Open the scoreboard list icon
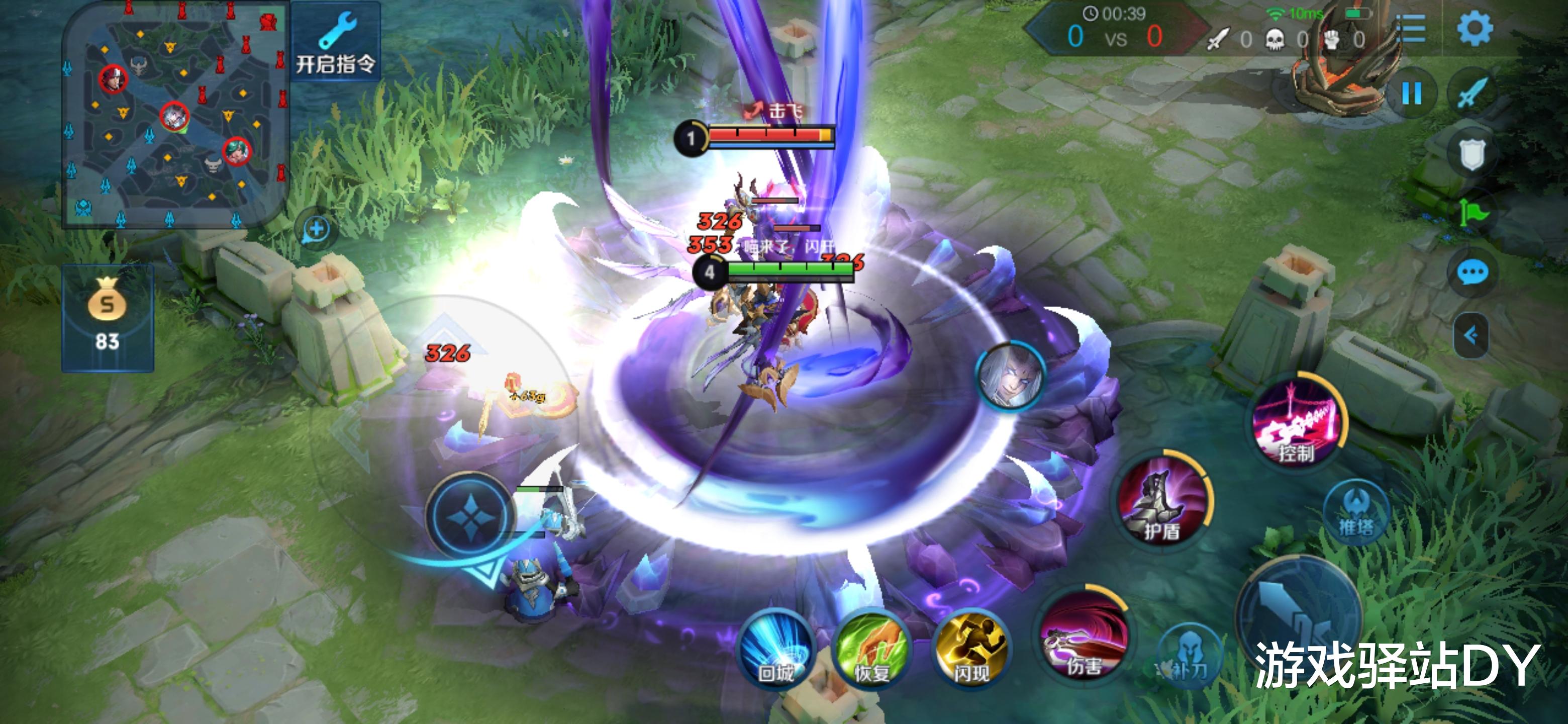This screenshot has width=1568, height=724. (1410, 29)
